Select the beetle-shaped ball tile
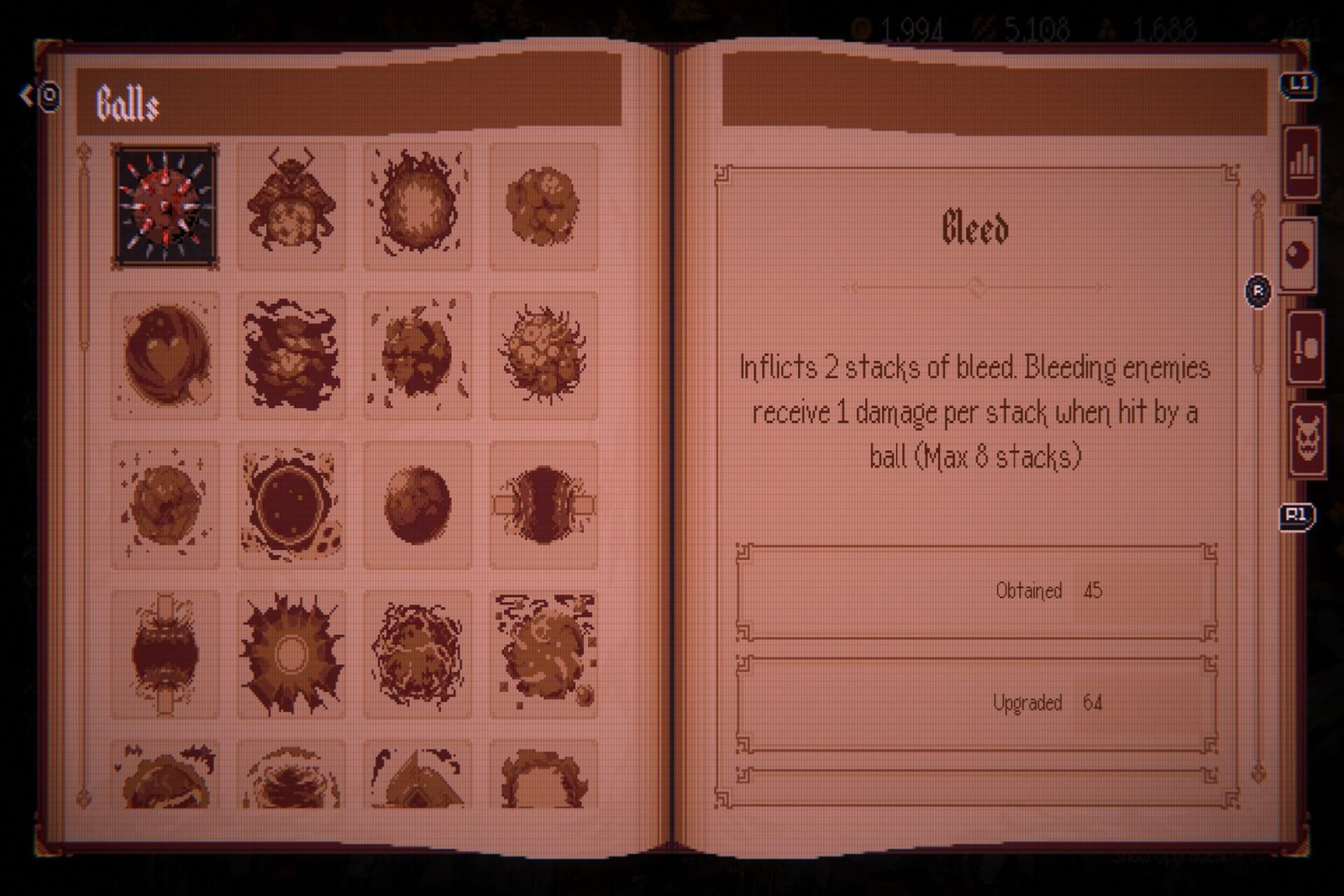 click(x=291, y=206)
